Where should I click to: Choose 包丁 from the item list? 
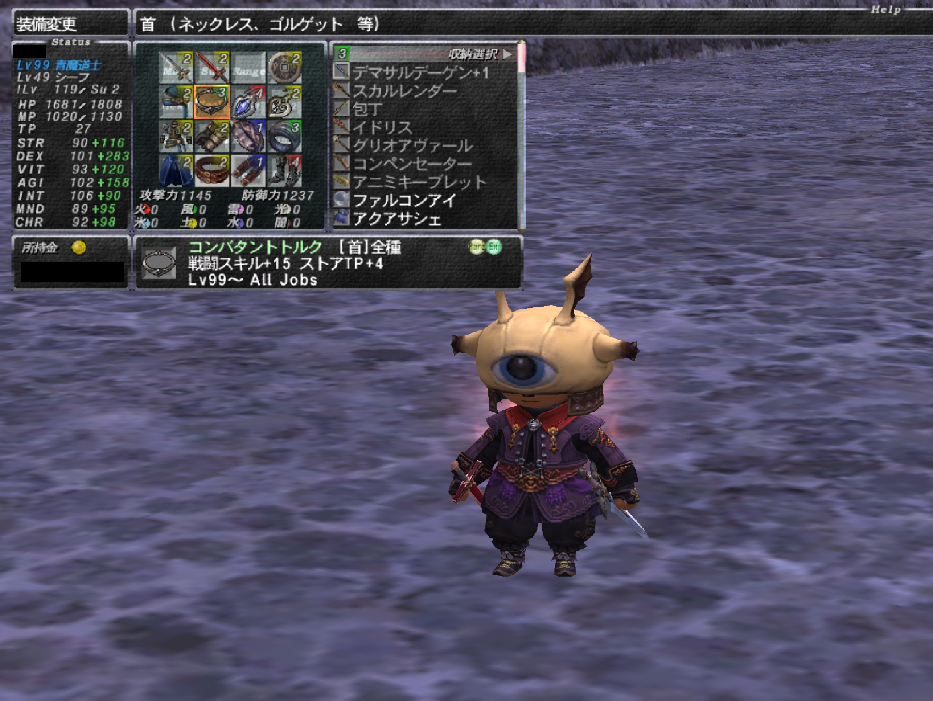[x=371, y=109]
